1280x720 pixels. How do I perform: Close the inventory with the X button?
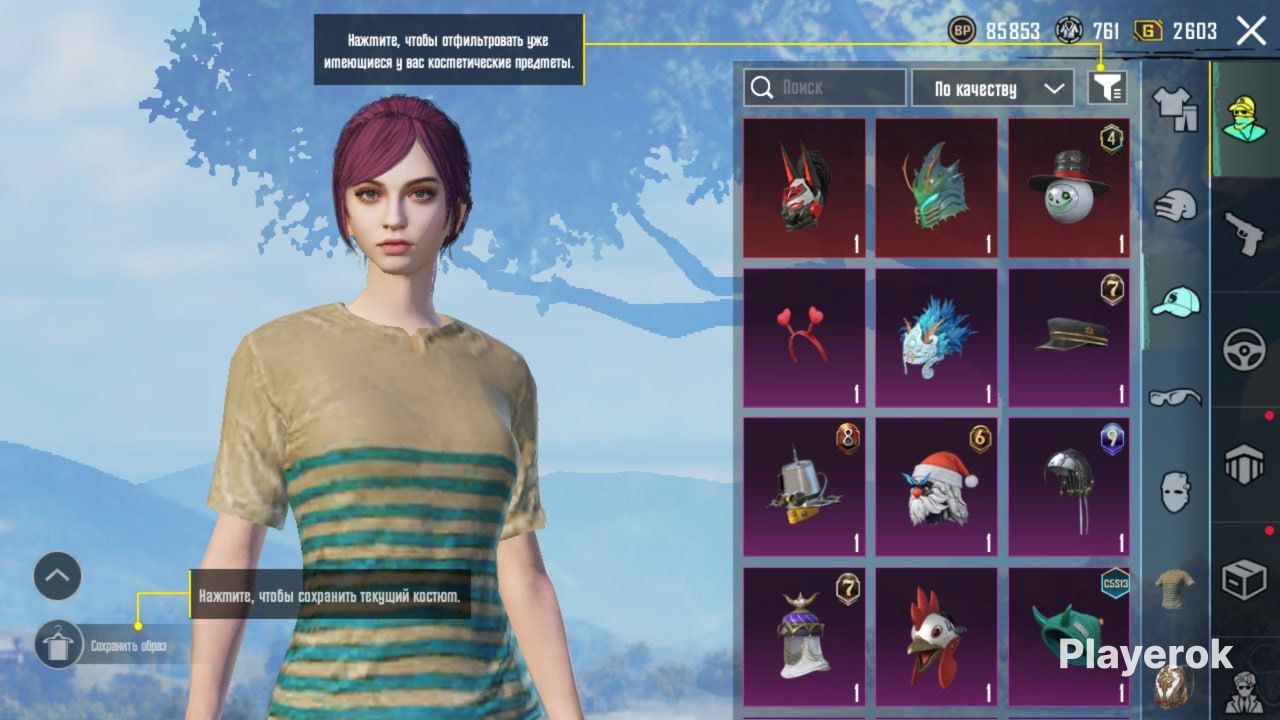tap(1251, 32)
